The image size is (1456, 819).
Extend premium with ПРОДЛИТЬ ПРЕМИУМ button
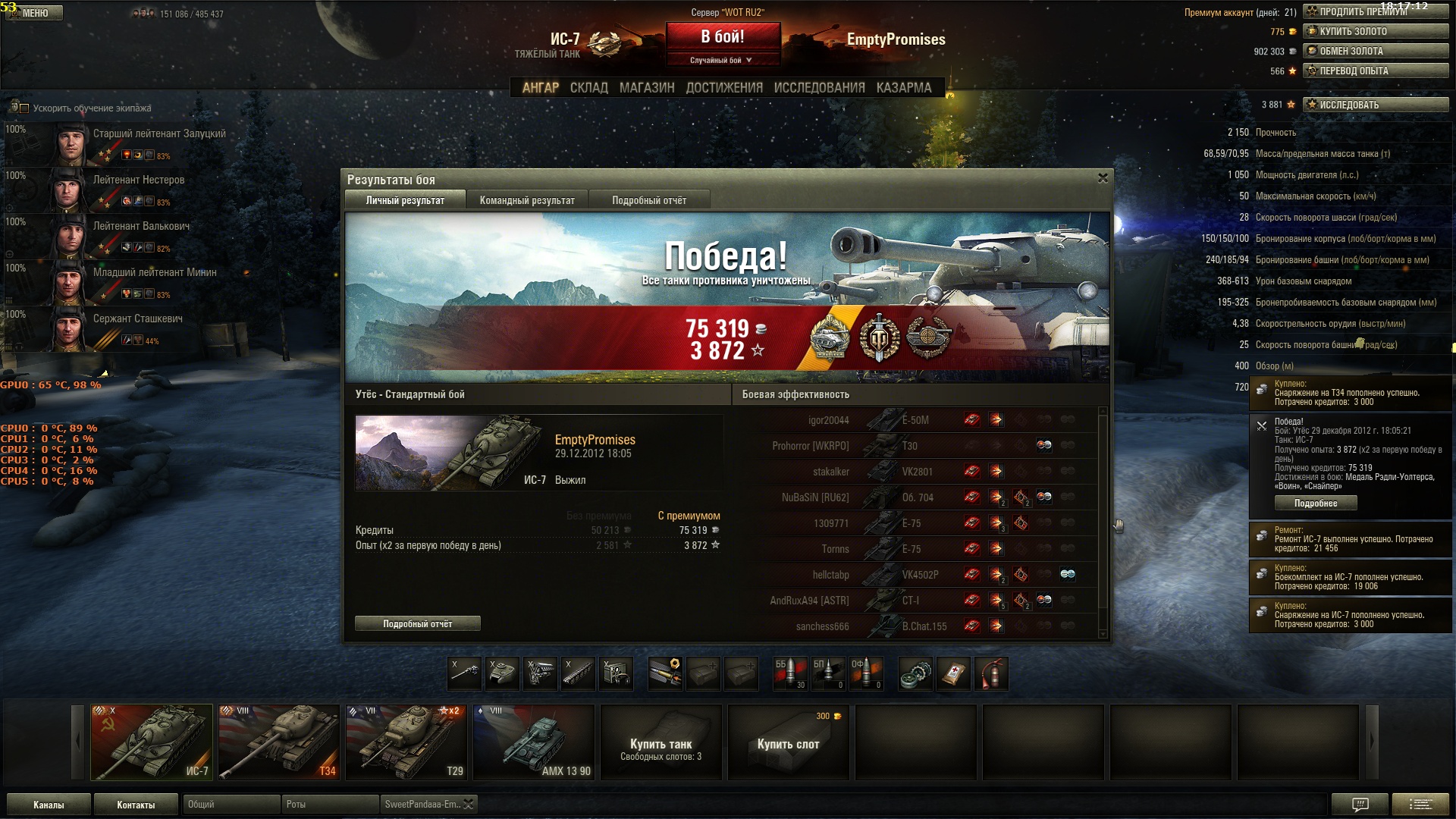pyautogui.click(x=1376, y=11)
